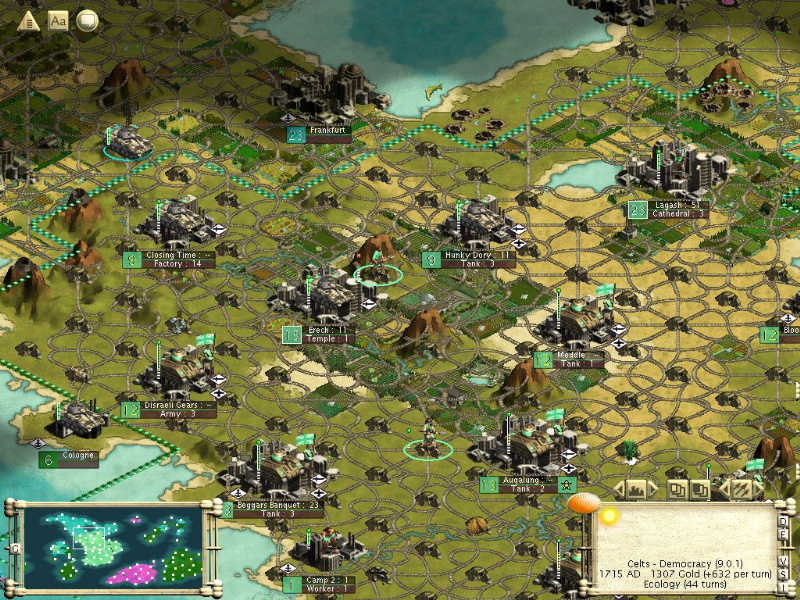
Task: Open the main menu pyramid button
Action: click(x=28, y=20)
